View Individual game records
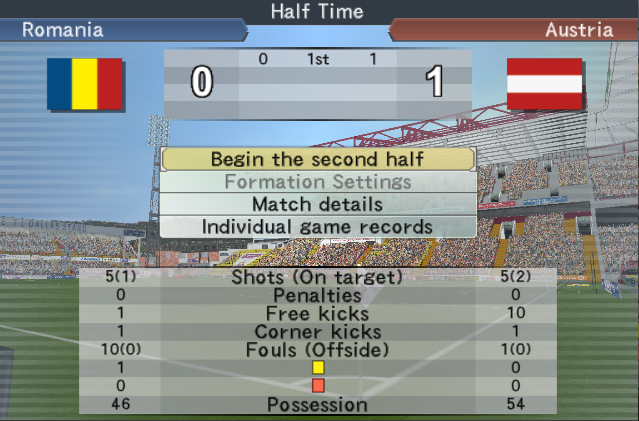 317,227
